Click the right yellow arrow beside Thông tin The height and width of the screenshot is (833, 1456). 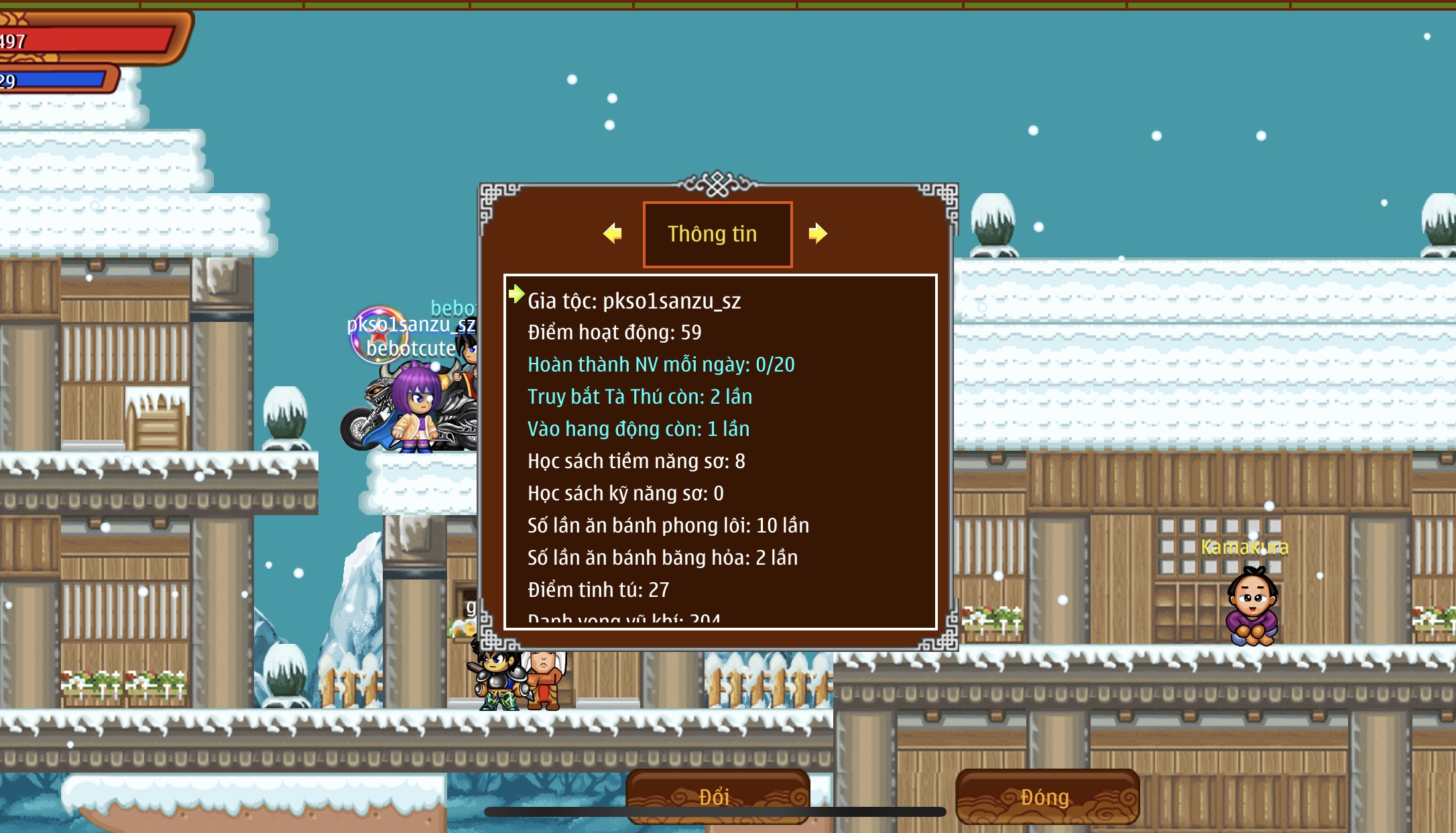[x=817, y=233]
